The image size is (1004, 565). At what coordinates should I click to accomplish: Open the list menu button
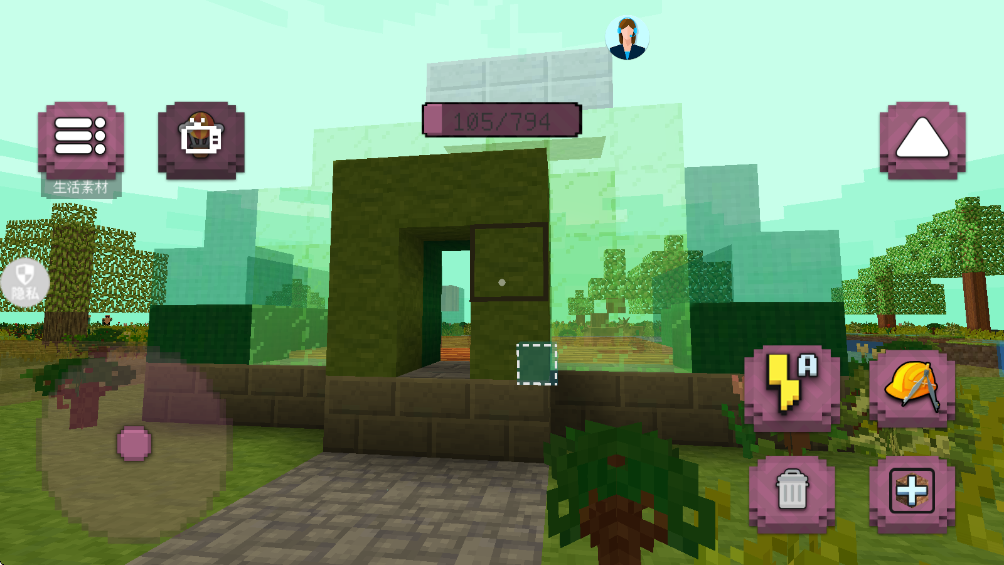point(81,138)
